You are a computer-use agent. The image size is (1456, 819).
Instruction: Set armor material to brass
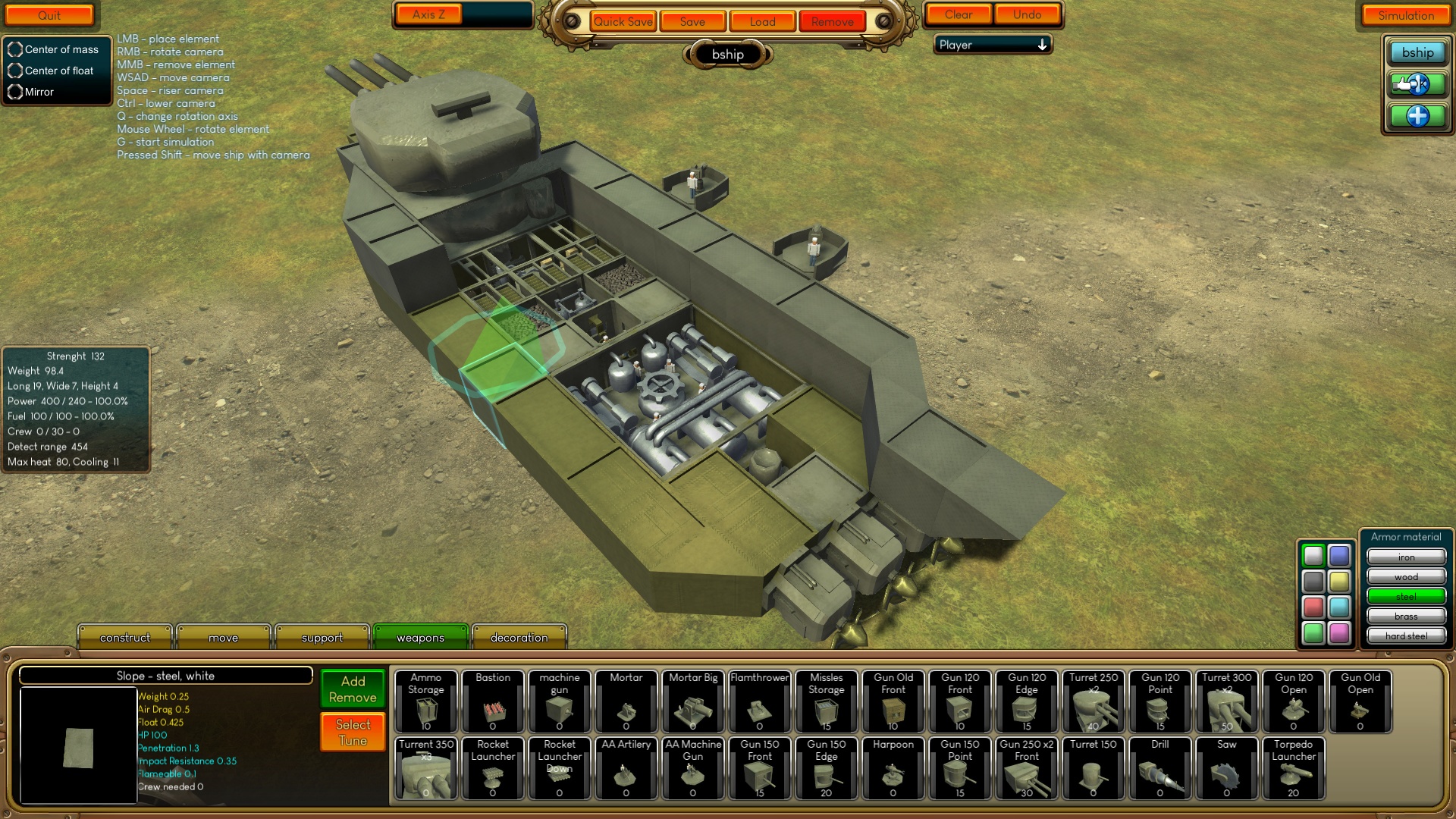[1406, 616]
